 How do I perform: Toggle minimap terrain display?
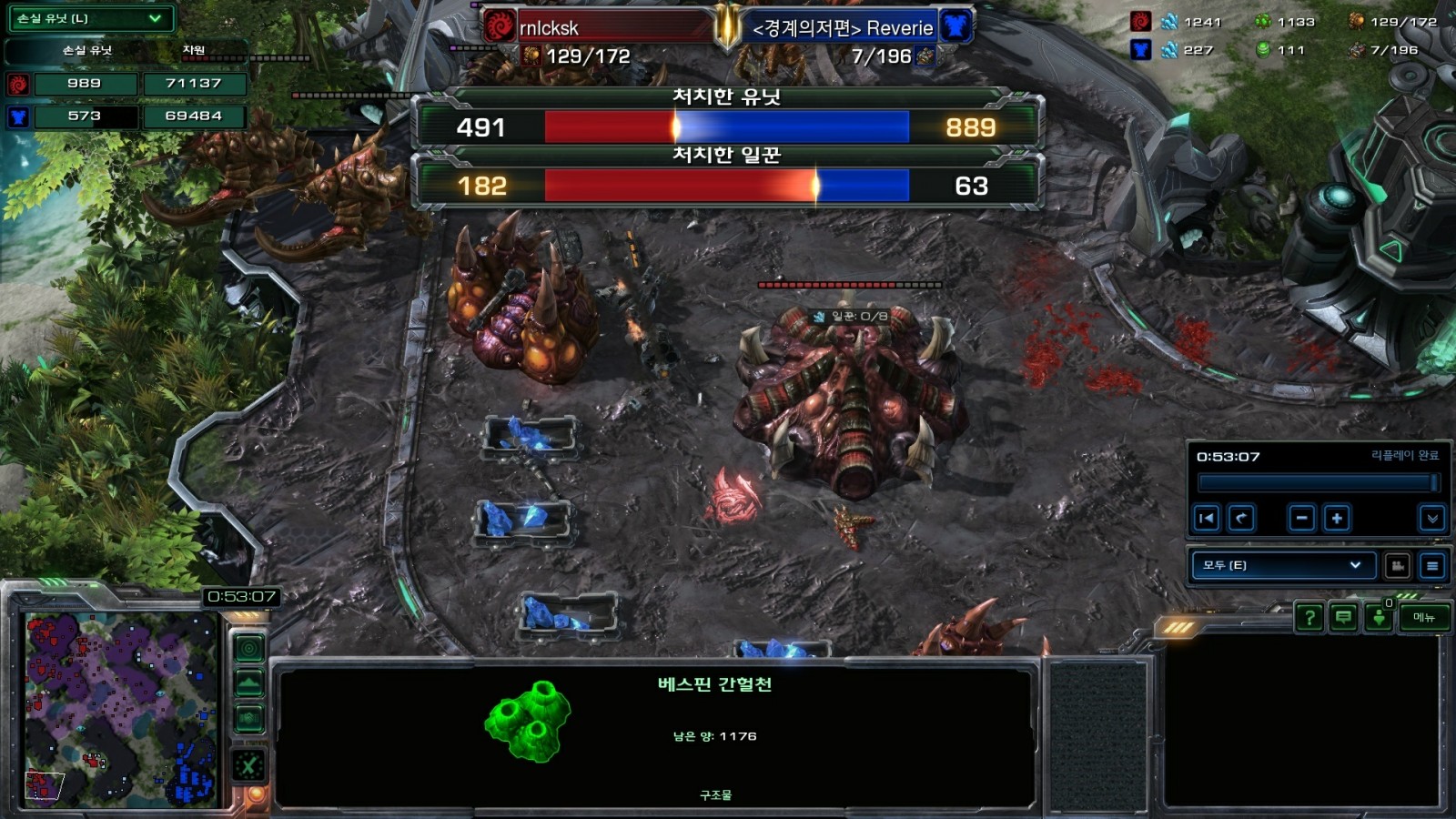click(249, 682)
